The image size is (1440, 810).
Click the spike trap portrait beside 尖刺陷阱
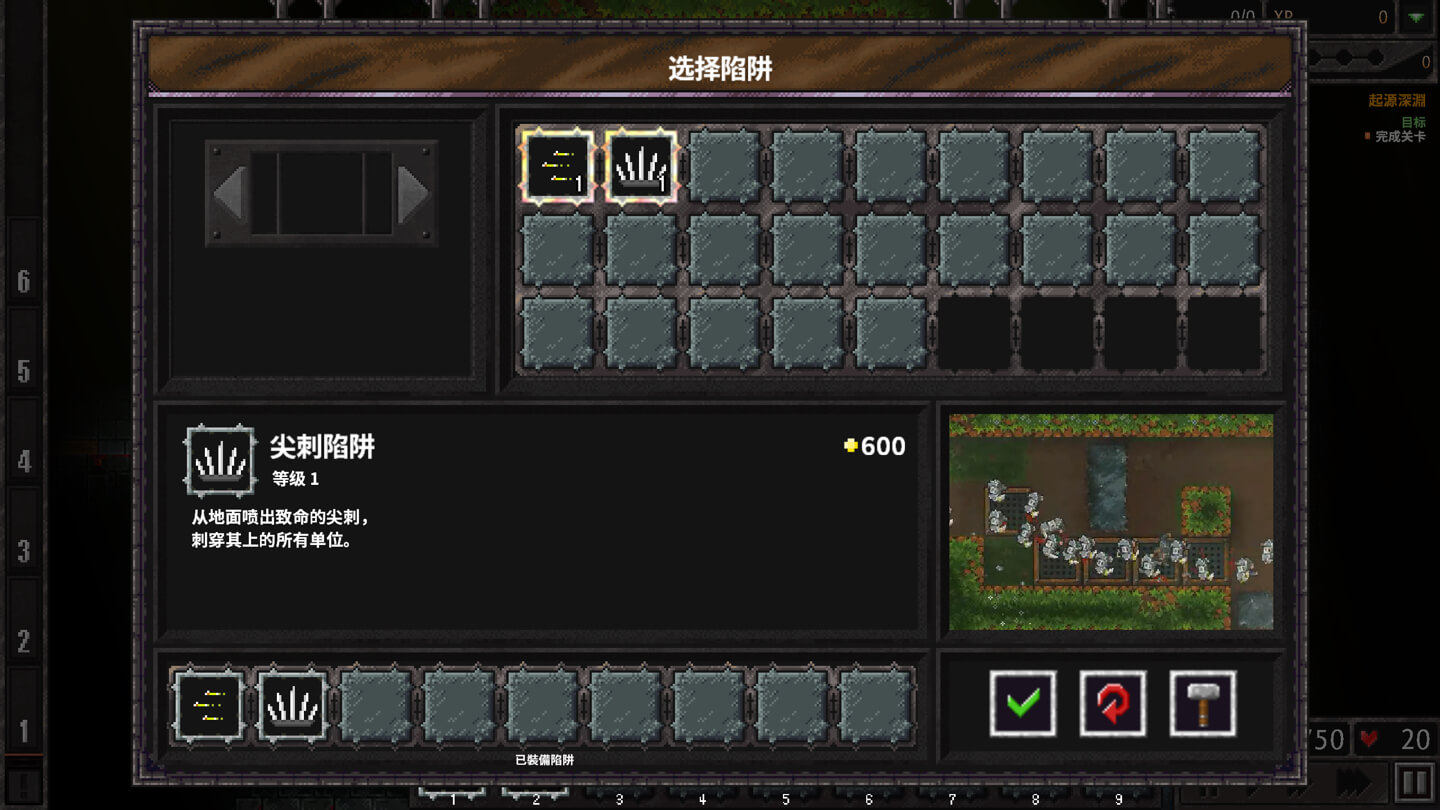click(219, 462)
